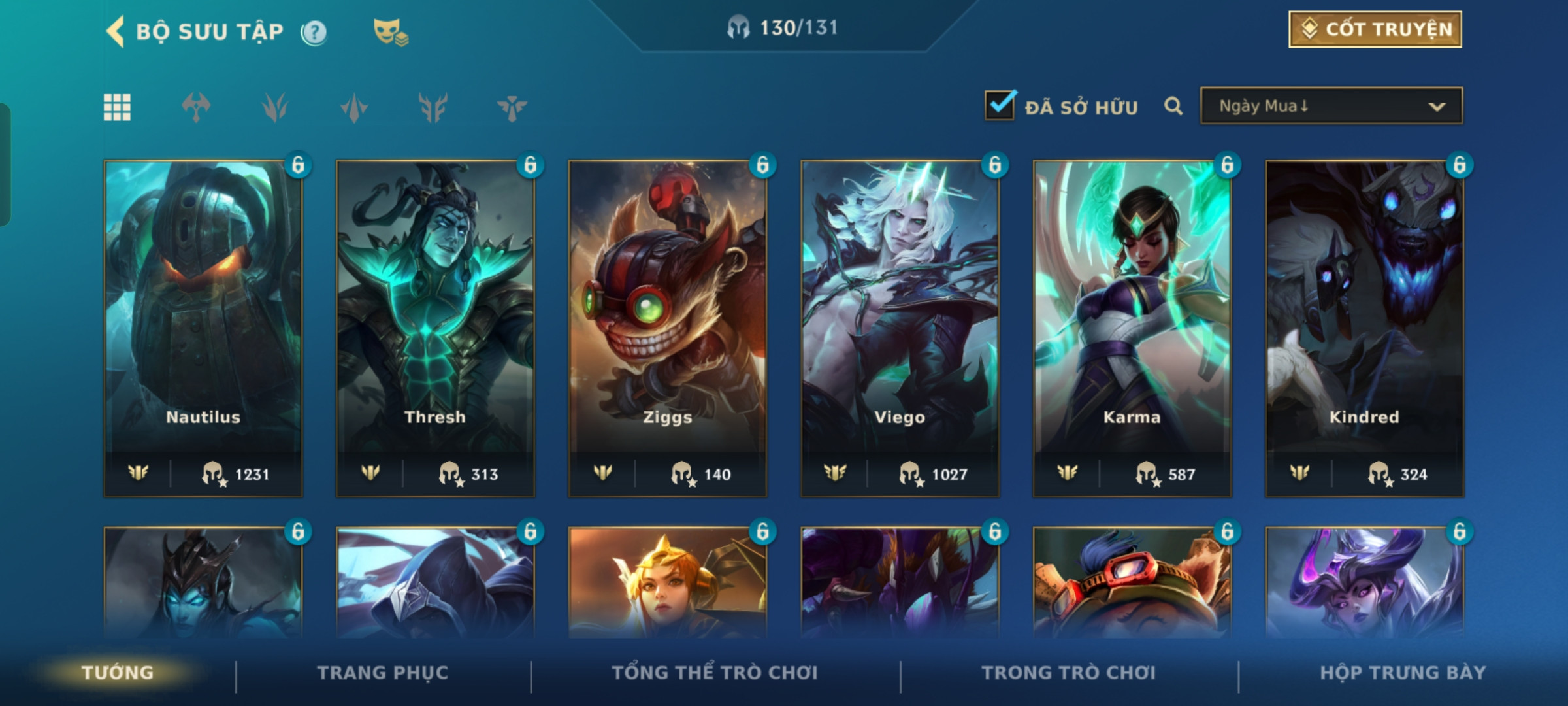Switch to the Trang Phục tab

coord(383,673)
